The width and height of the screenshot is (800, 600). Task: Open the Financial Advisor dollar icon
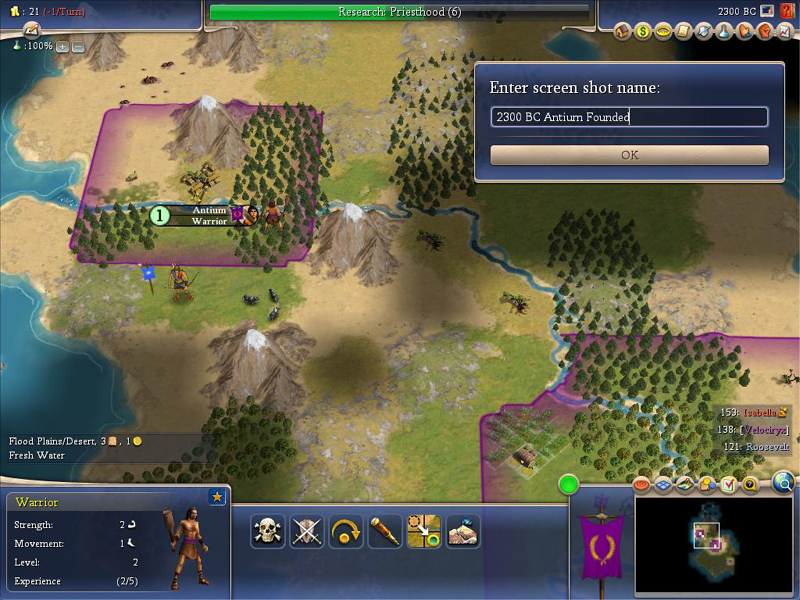tap(644, 32)
